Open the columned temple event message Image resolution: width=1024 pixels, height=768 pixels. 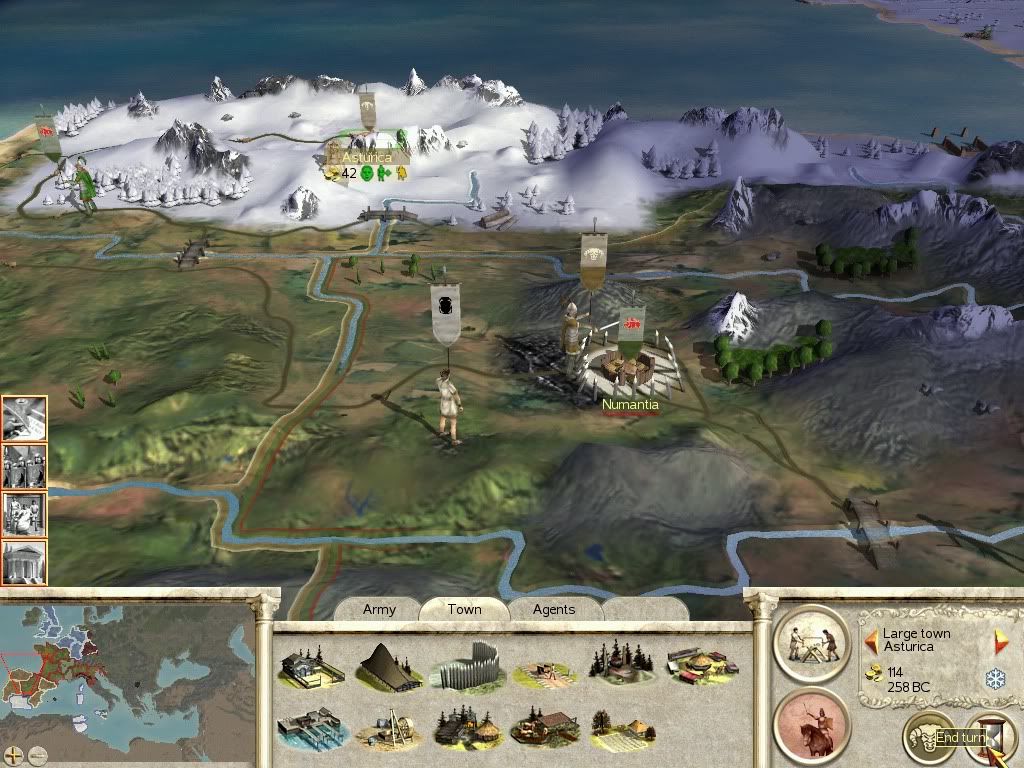click(24, 560)
